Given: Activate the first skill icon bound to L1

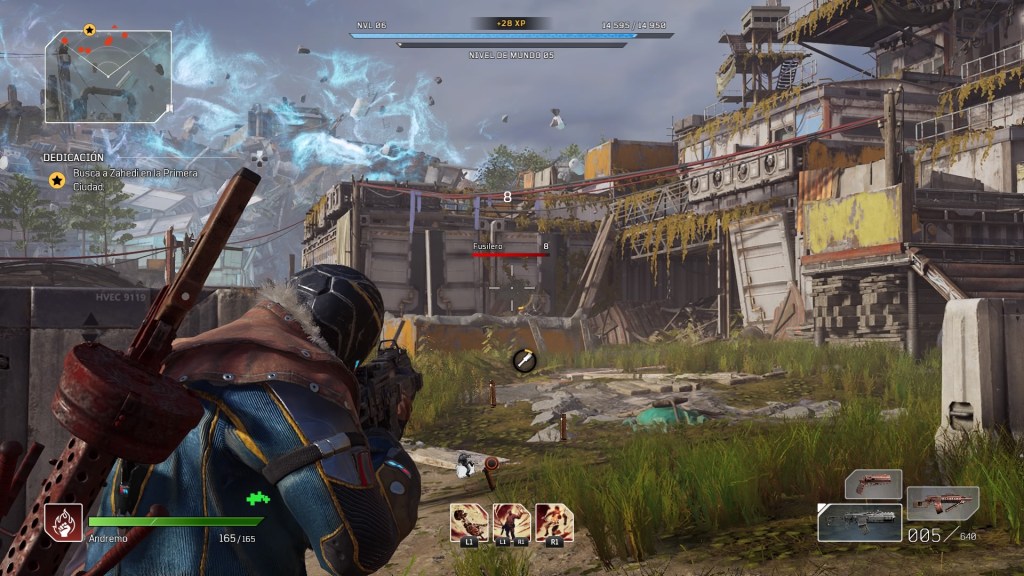Looking at the screenshot, I should [x=469, y=523].
